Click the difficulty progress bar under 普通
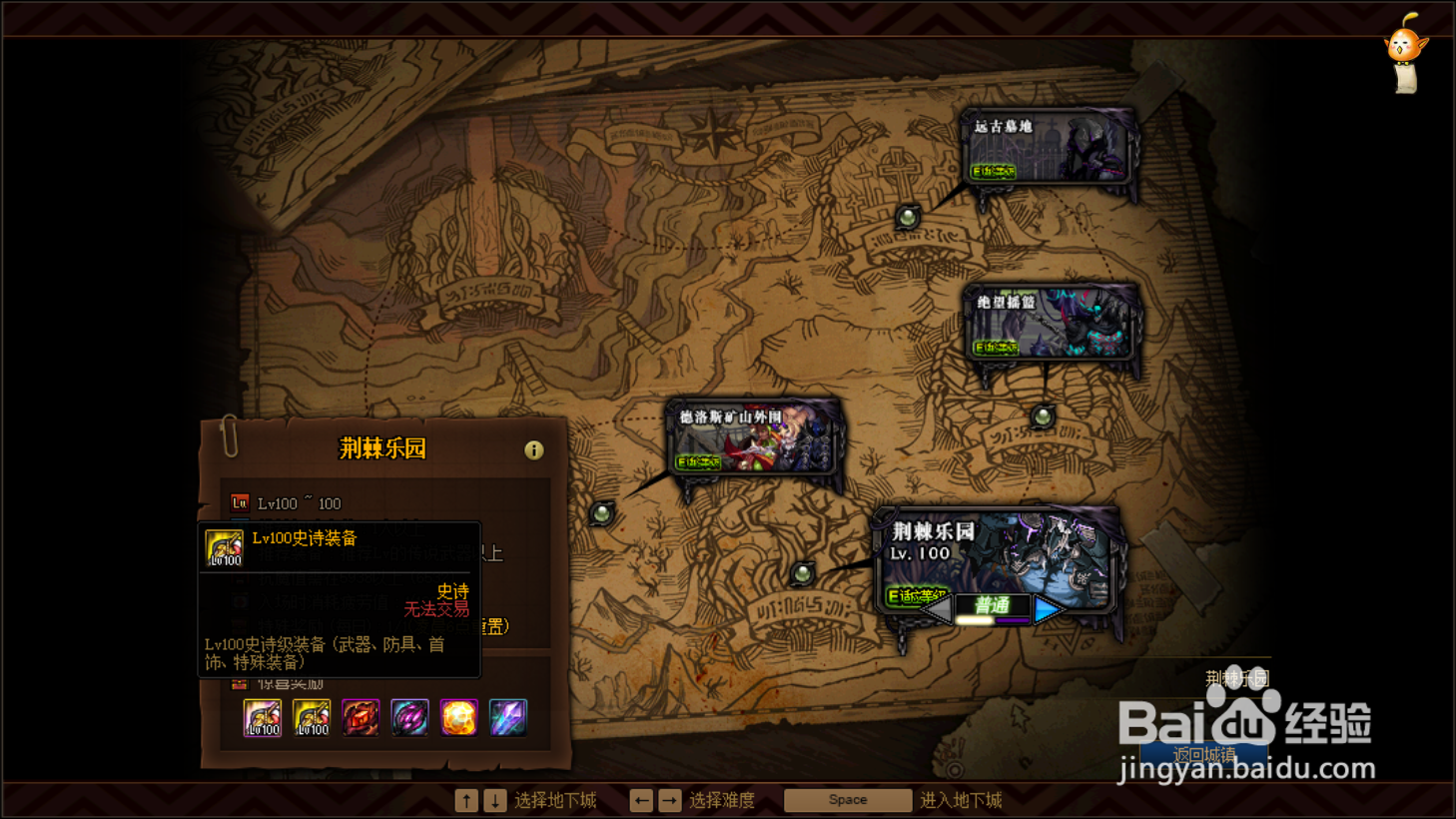1456x819 pixels. click(993, 621)
